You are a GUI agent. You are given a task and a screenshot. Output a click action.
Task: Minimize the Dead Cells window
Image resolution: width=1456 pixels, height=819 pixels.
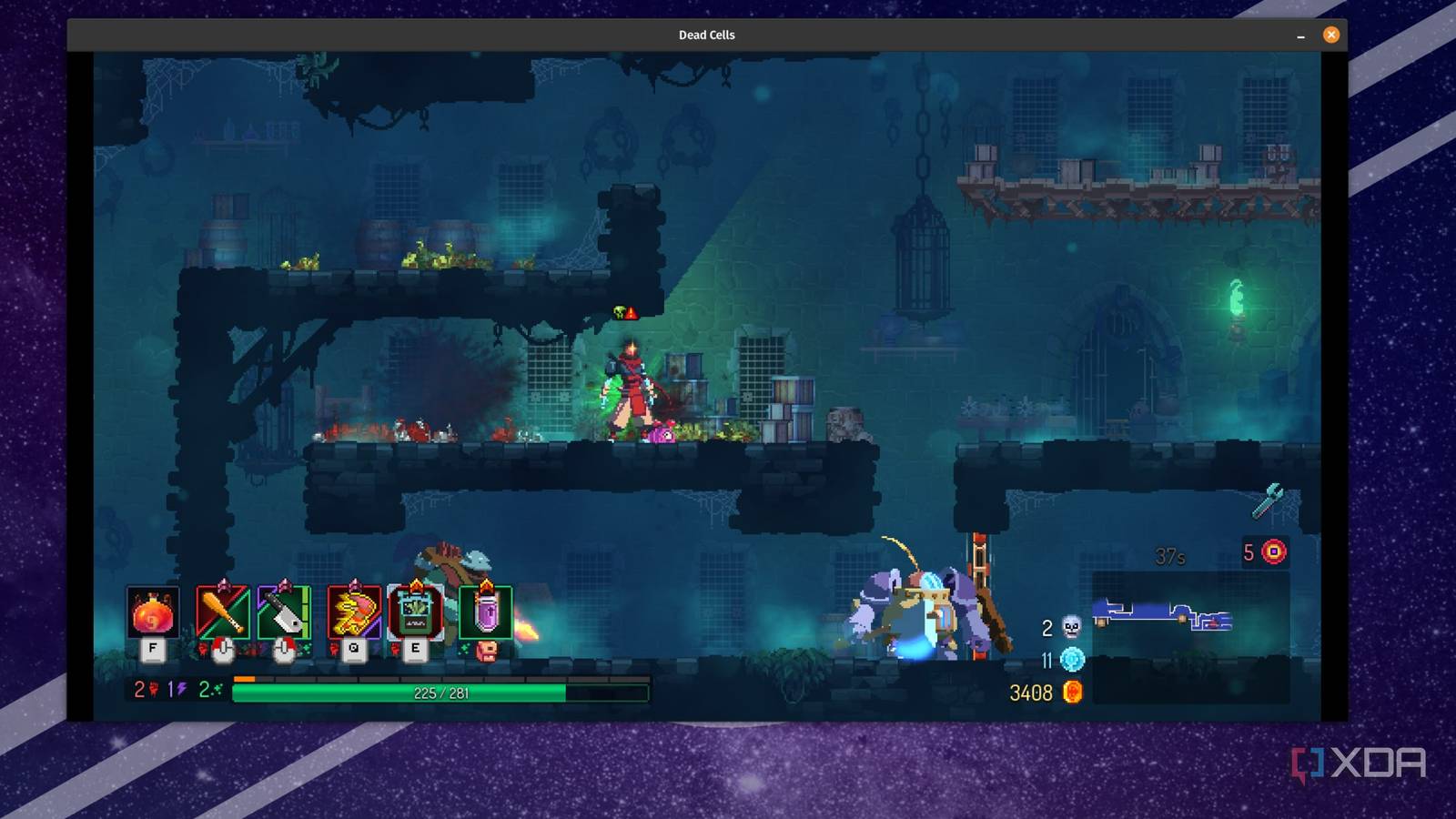[1300, 35]
